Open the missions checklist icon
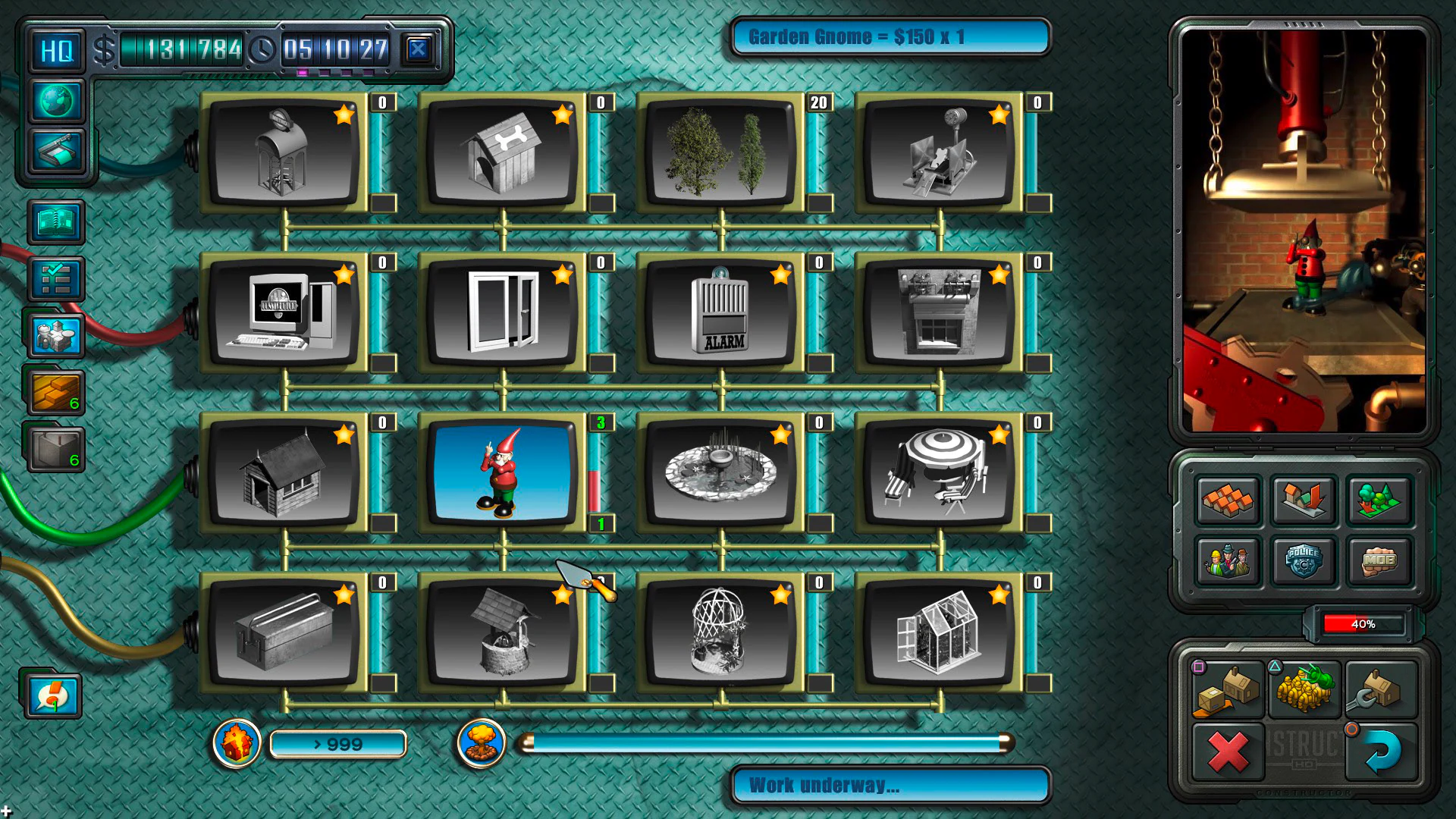 coord(55,279)
